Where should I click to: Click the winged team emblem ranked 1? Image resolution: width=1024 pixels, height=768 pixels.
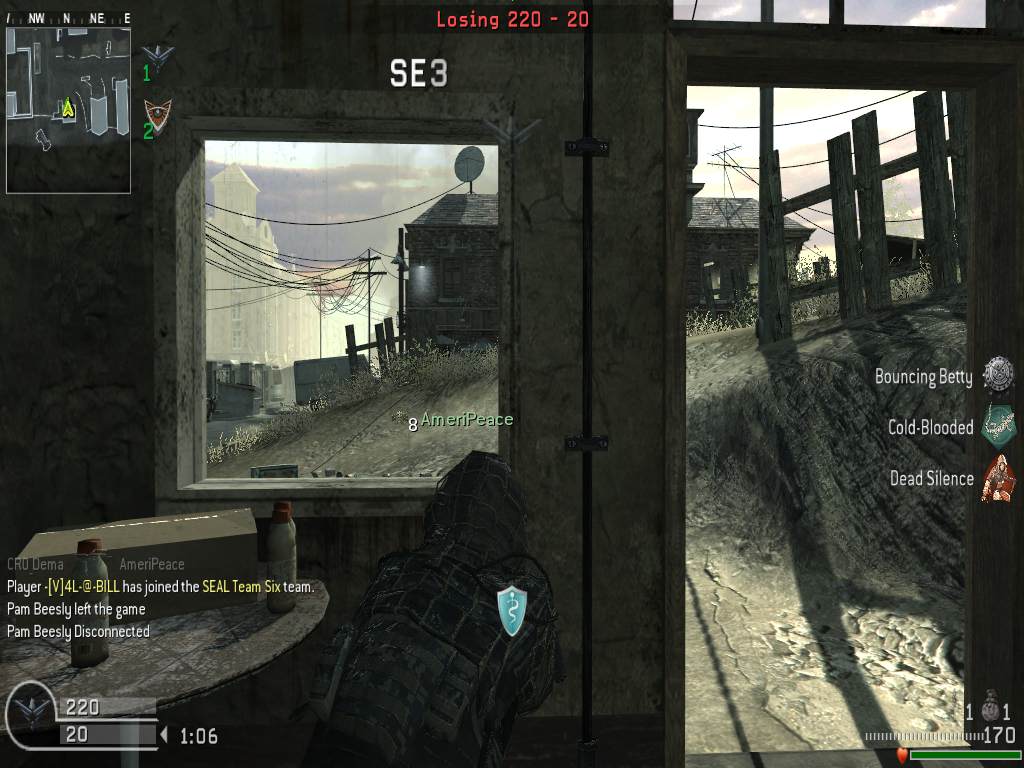click(x=158, y=56)
